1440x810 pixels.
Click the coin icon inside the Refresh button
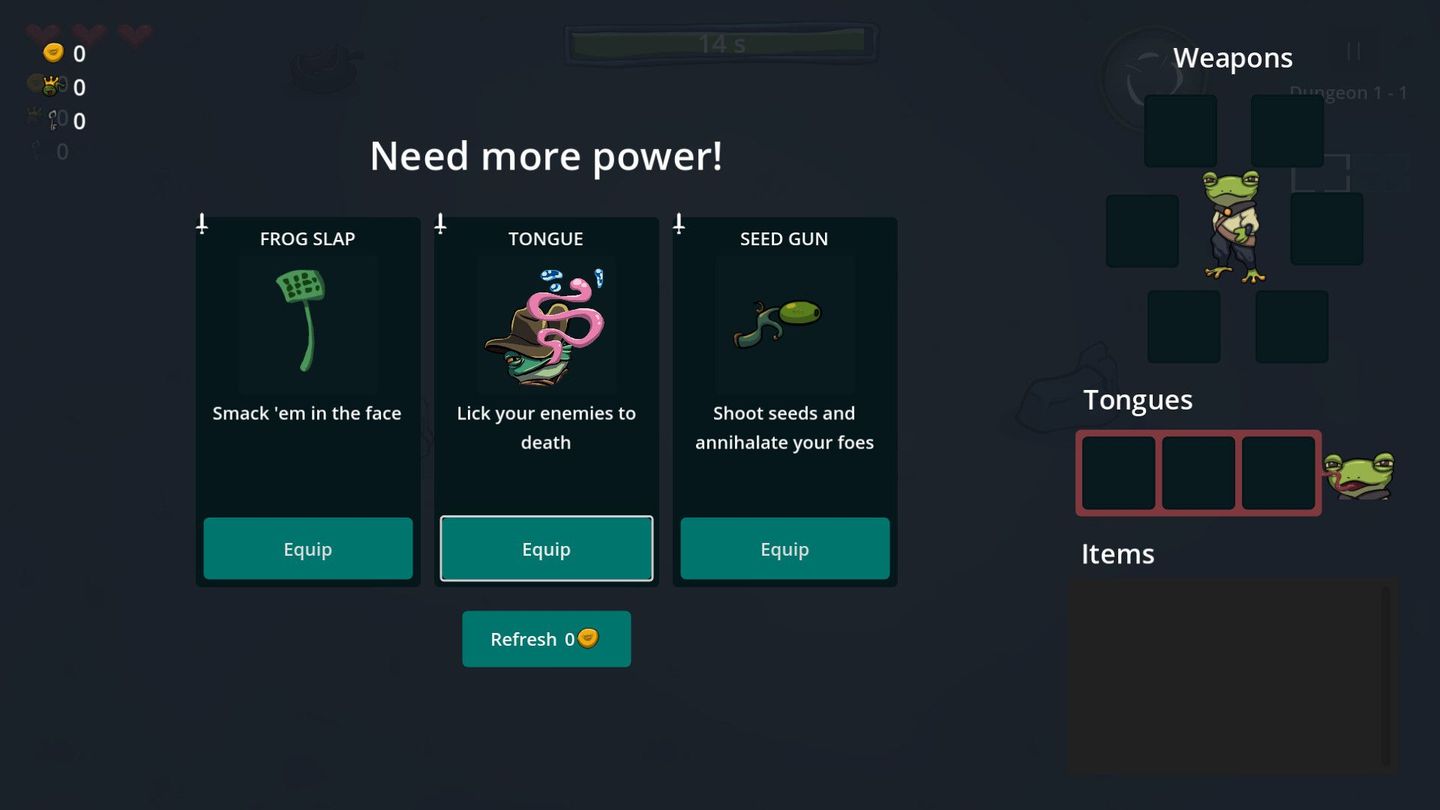(x=588, y=638)
